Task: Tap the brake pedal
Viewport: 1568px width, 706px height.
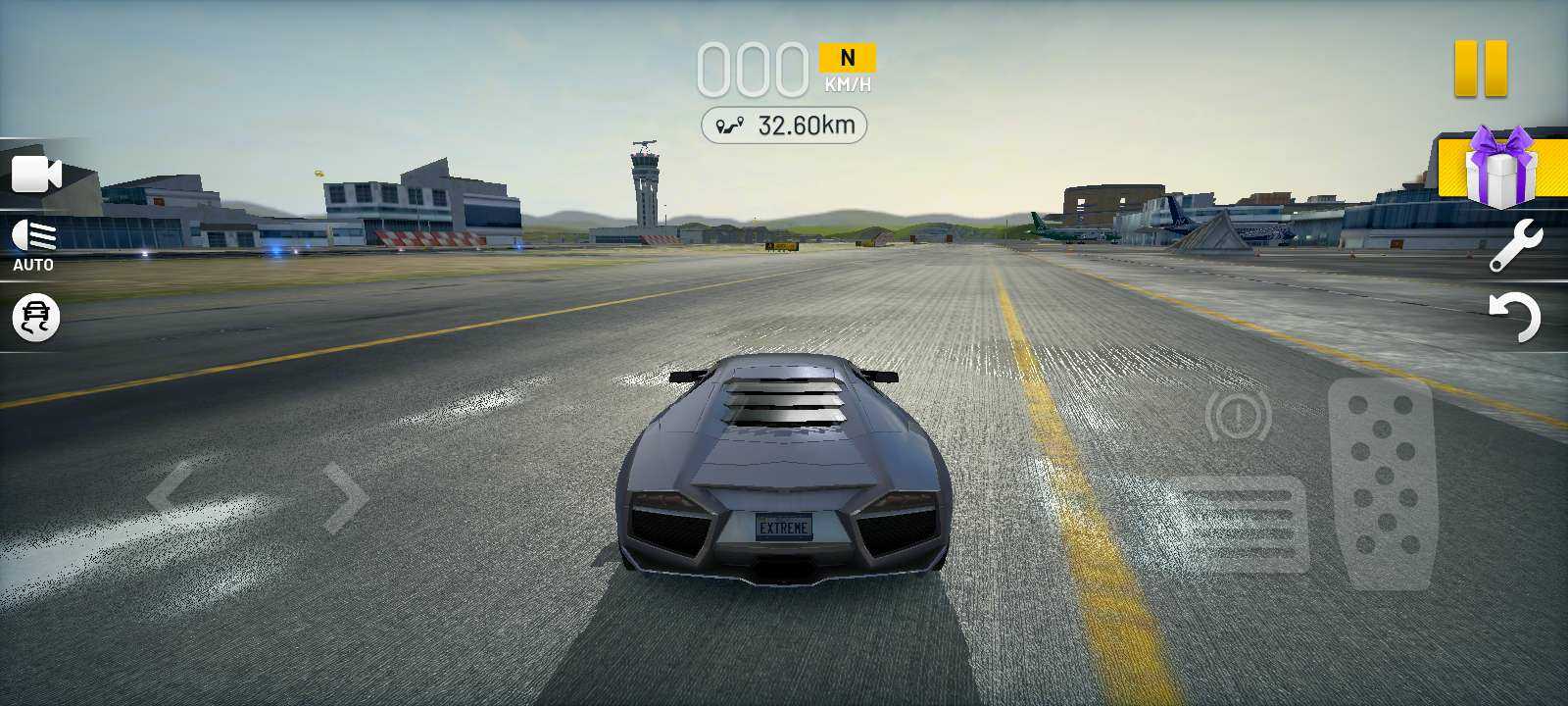Action: click(x=1243, y=525)
